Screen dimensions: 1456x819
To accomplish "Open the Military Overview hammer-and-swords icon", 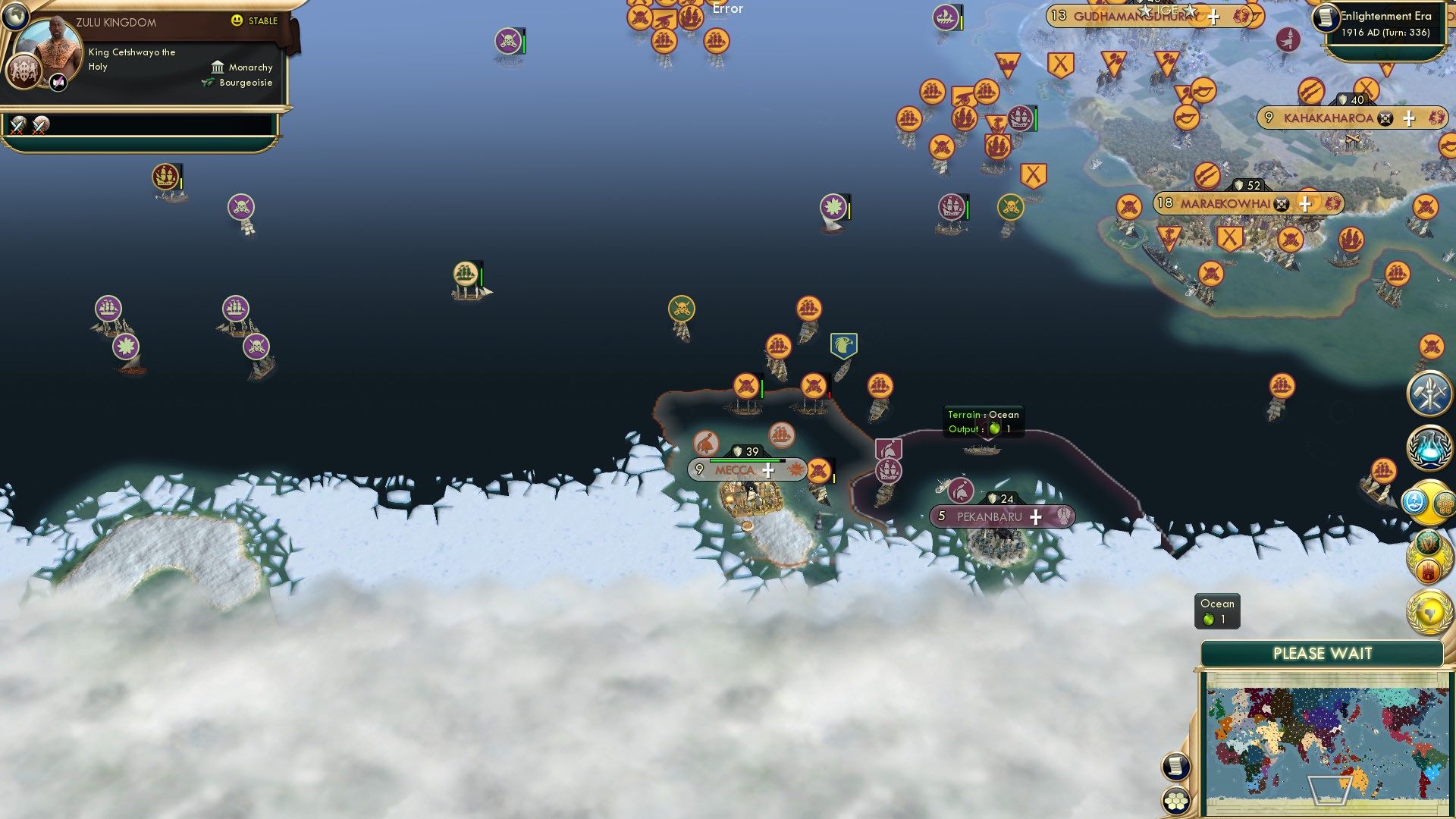I will point(1429,393).
